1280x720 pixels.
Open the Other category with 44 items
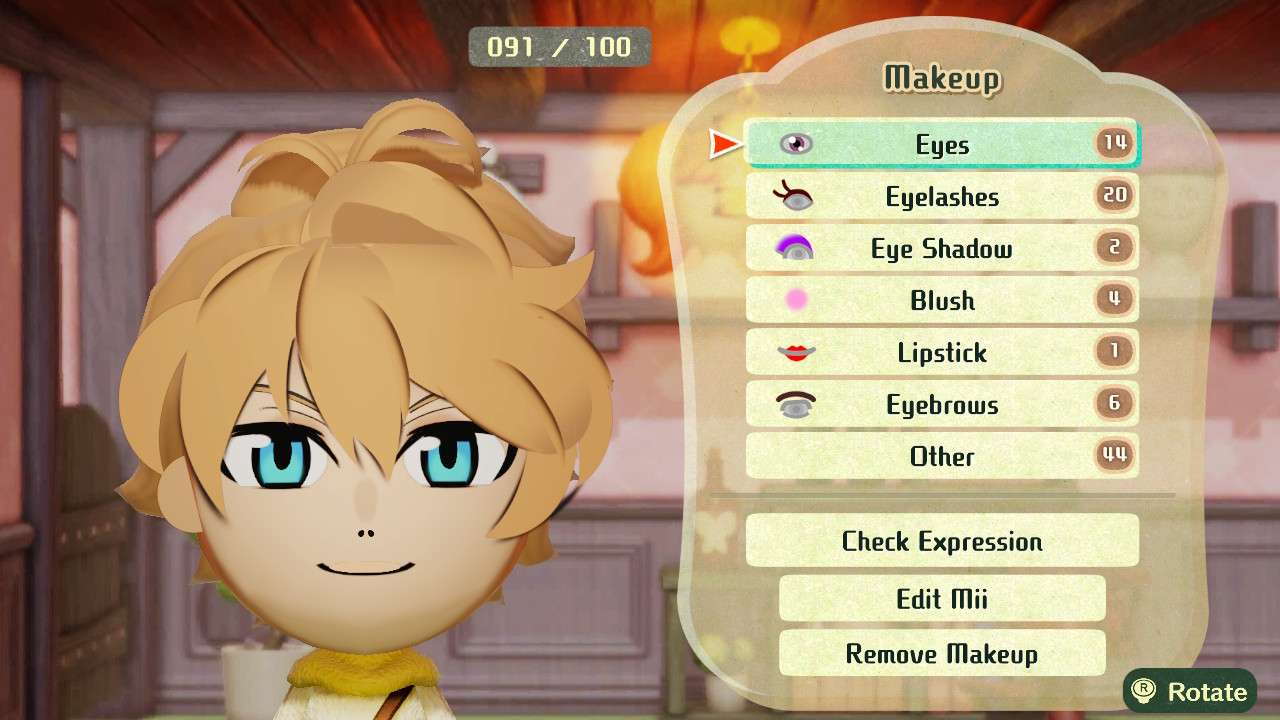coord(940,456)
